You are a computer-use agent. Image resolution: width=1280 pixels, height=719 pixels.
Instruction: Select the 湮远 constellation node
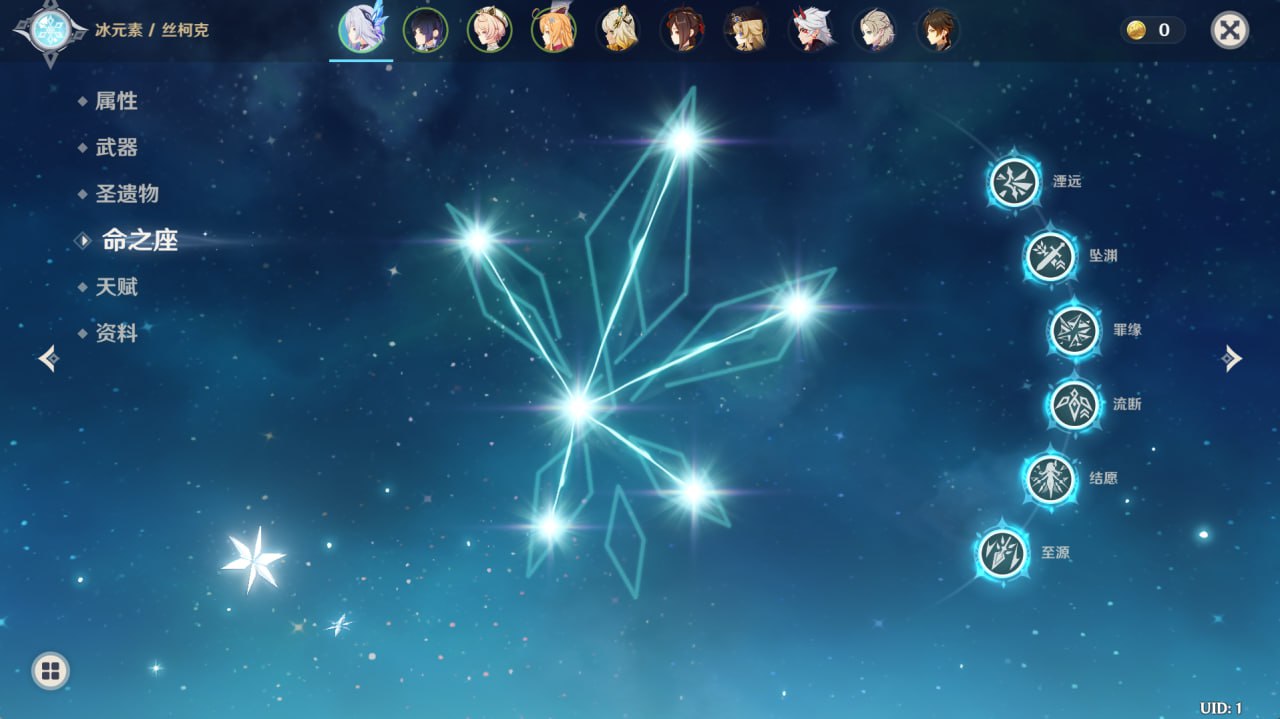1014,182
